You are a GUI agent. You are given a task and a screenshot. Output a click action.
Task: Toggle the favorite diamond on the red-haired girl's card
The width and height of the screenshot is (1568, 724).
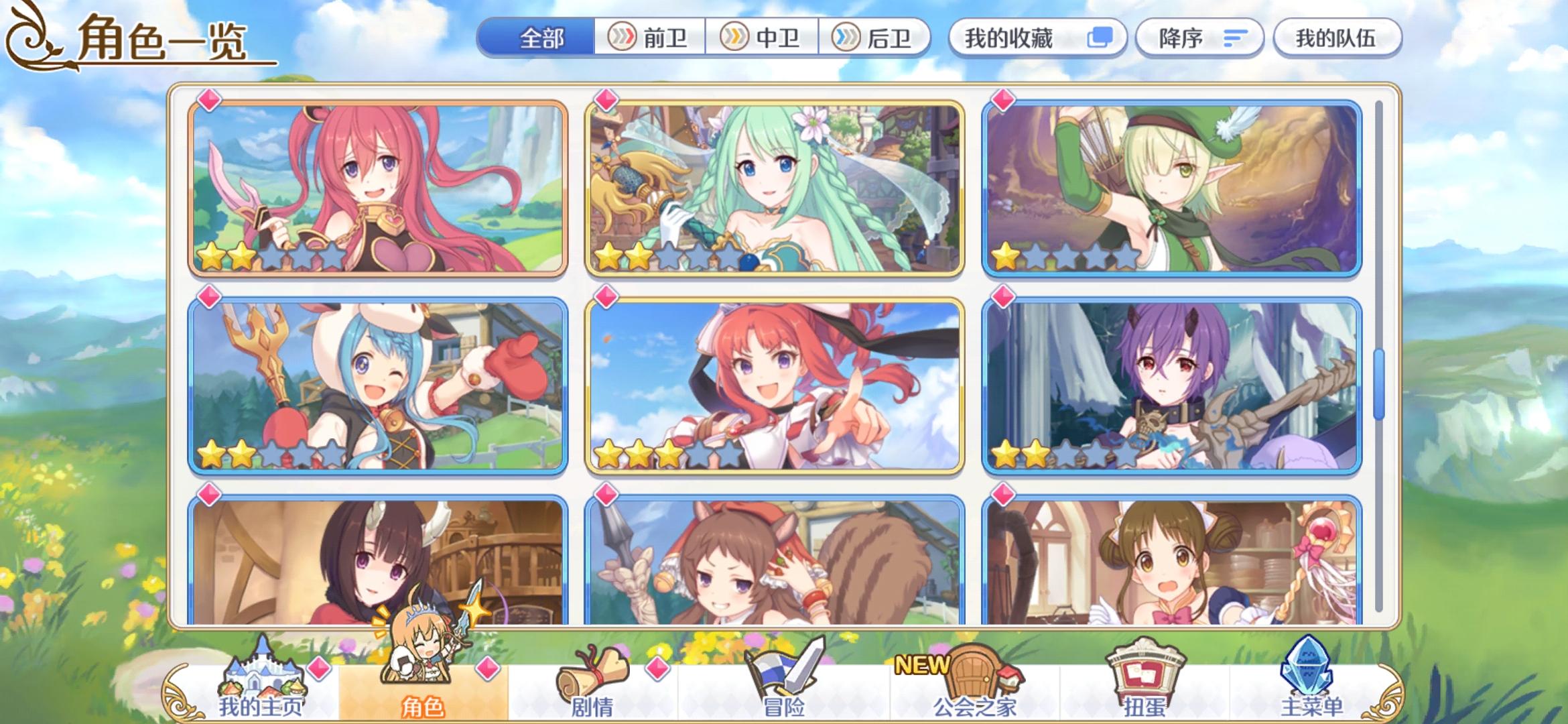(x=208, y=101)
